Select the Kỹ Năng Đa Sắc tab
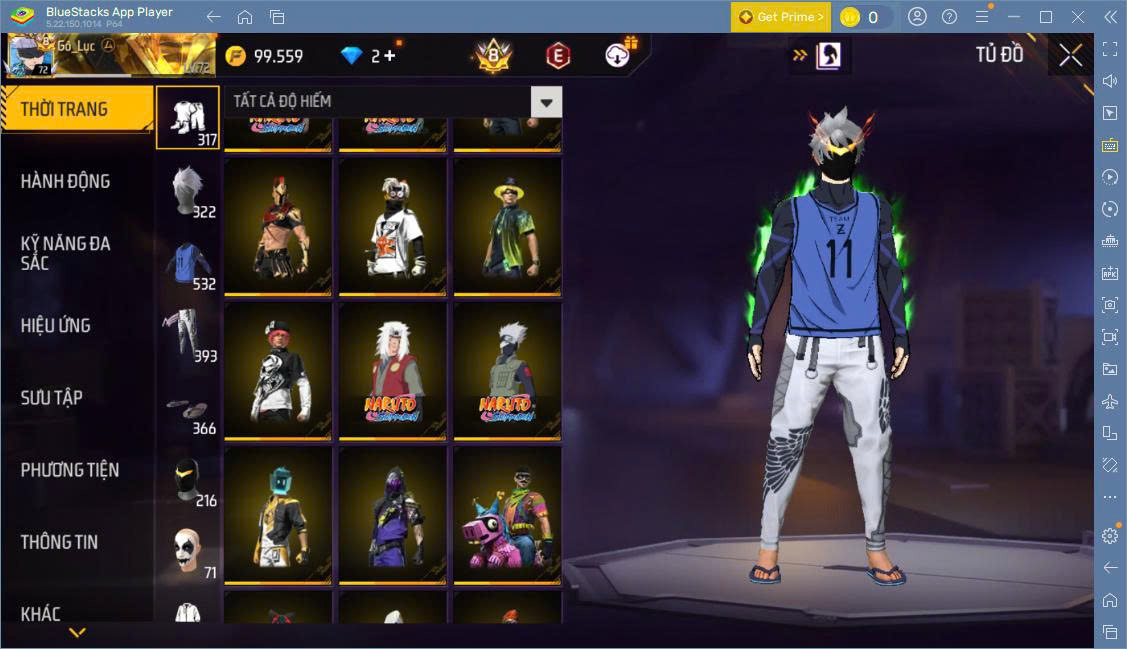1127x649 pixels. click(x=66, y=253)
